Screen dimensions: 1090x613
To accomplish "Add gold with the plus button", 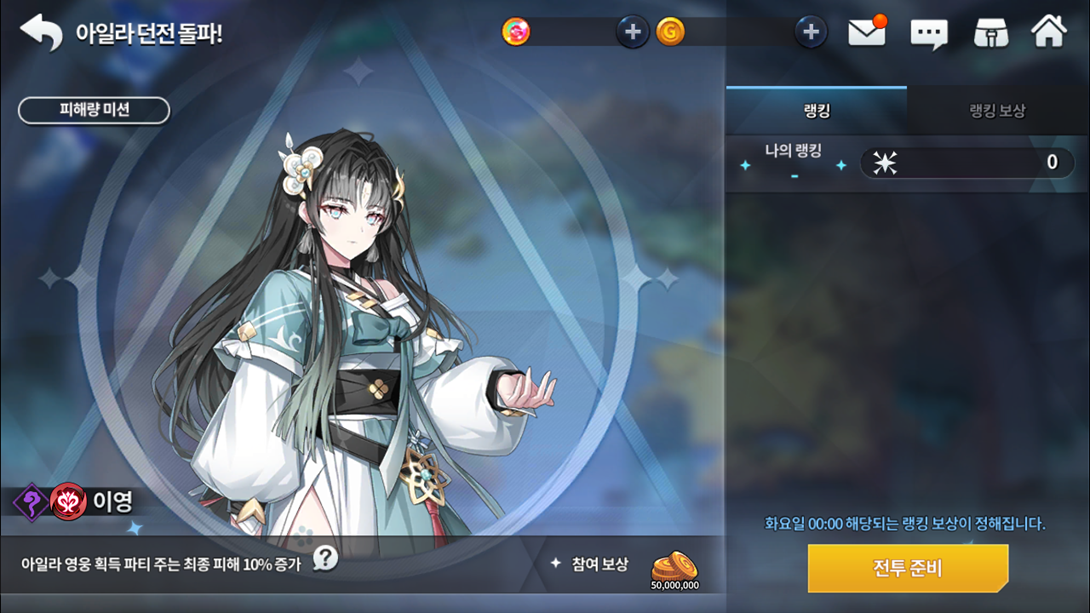I will [x=810, y=32].
